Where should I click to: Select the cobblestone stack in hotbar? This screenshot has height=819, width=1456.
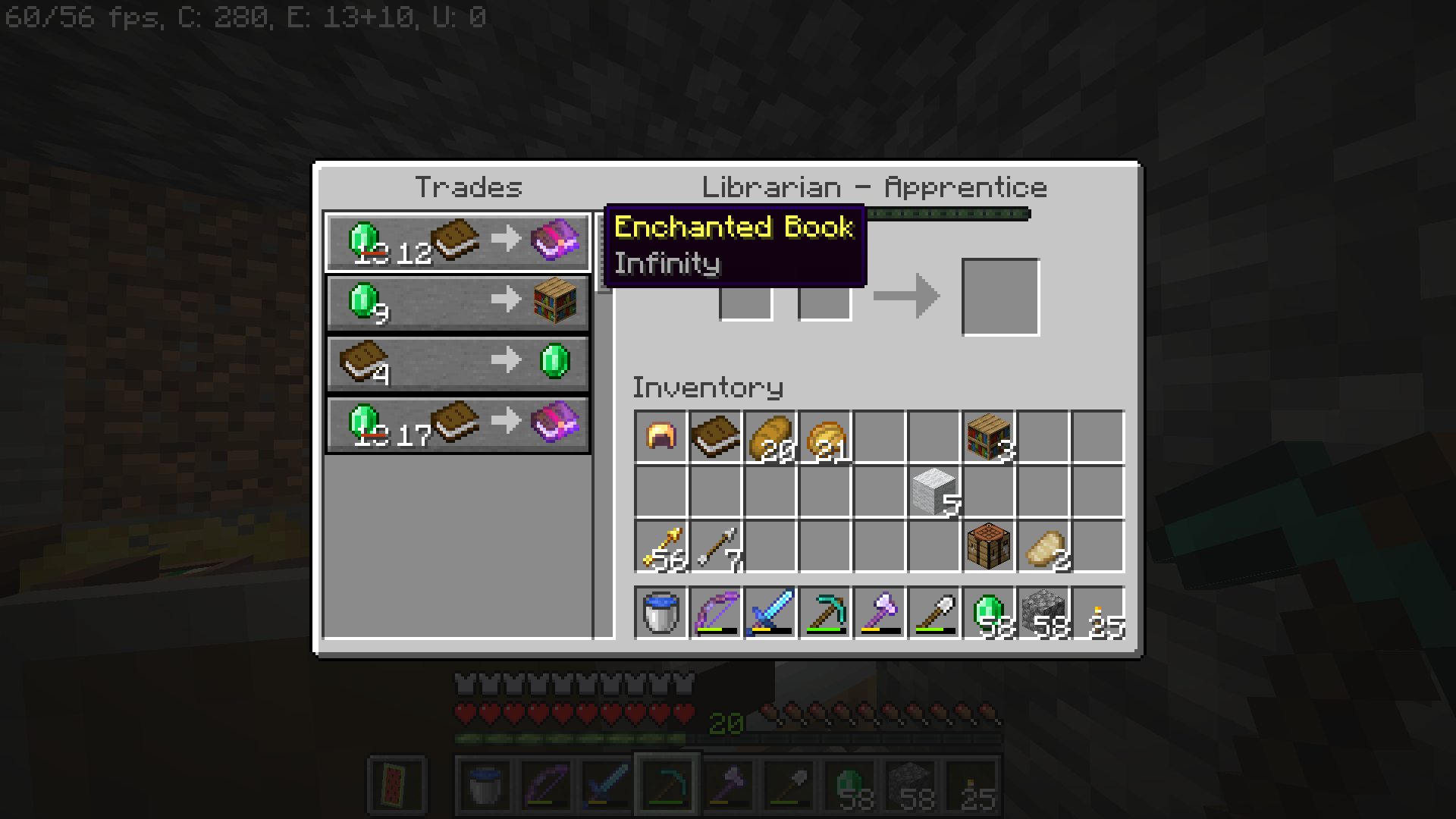point(1043,612)
